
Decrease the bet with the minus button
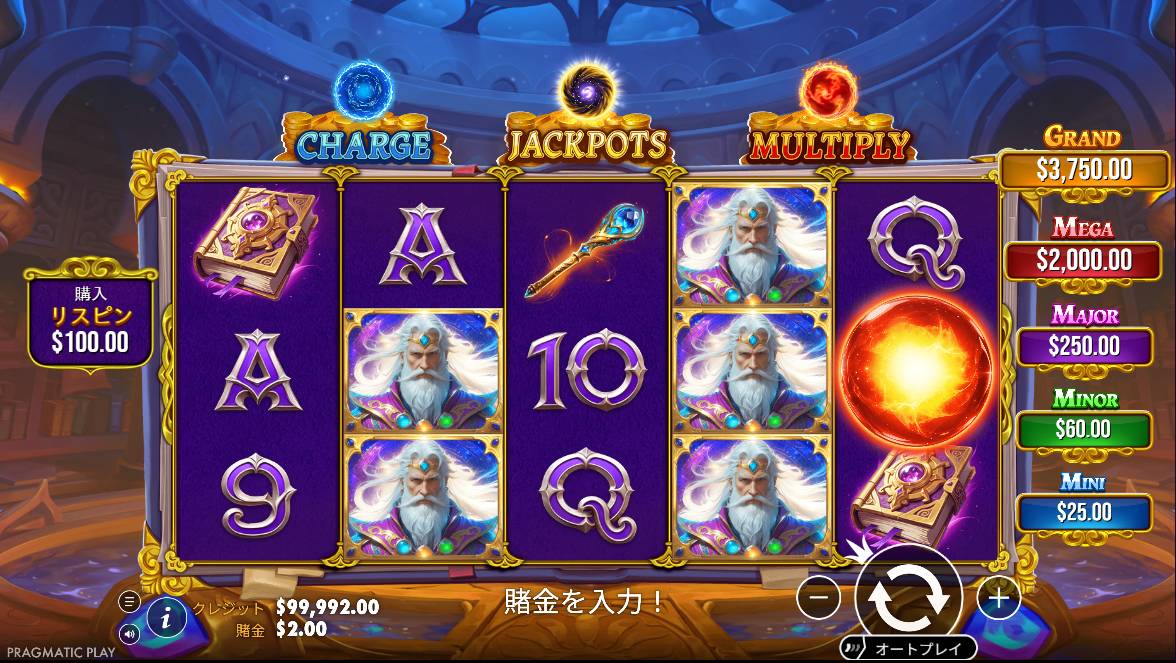(x=819, y=598)
